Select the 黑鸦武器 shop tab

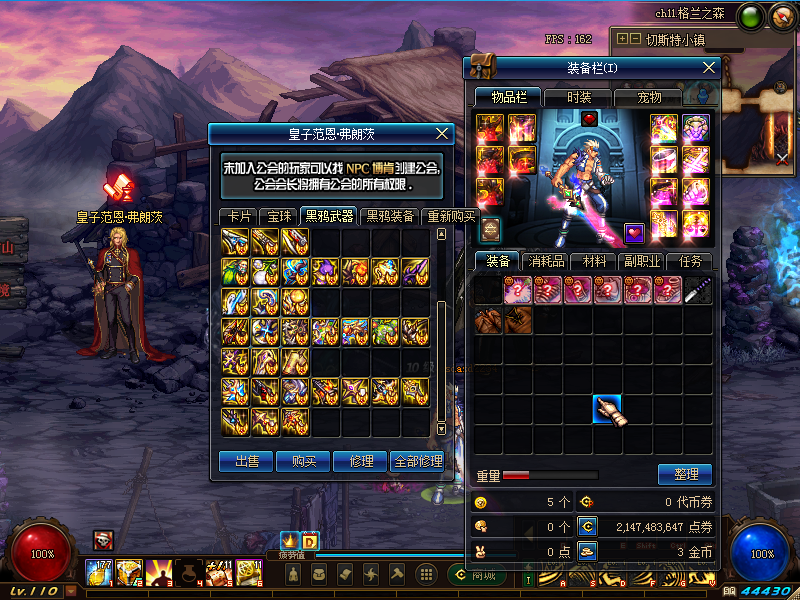coord(327,216)
